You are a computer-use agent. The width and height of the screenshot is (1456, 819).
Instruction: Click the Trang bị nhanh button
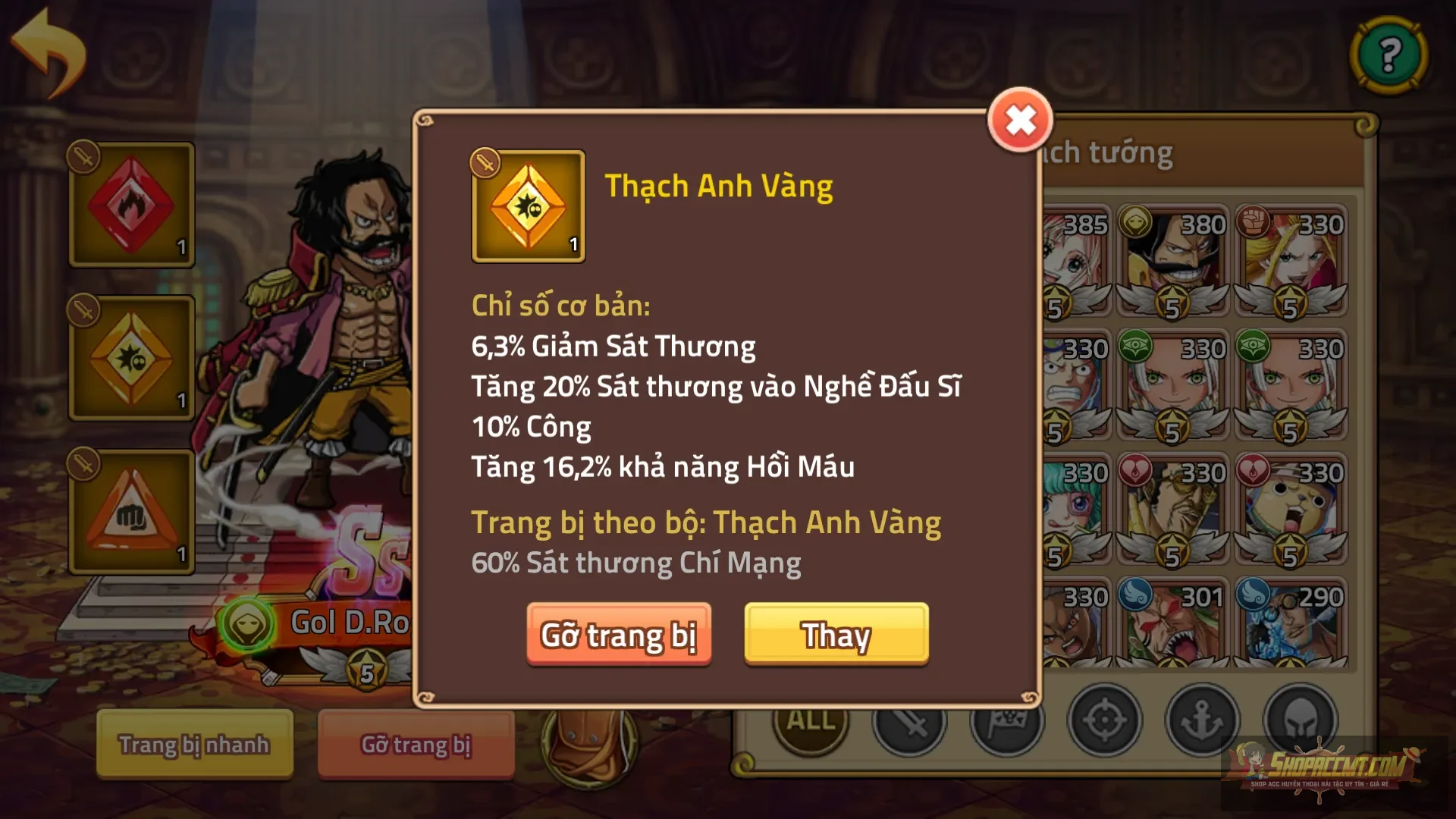pyautogui.click(x=193, y=744)
